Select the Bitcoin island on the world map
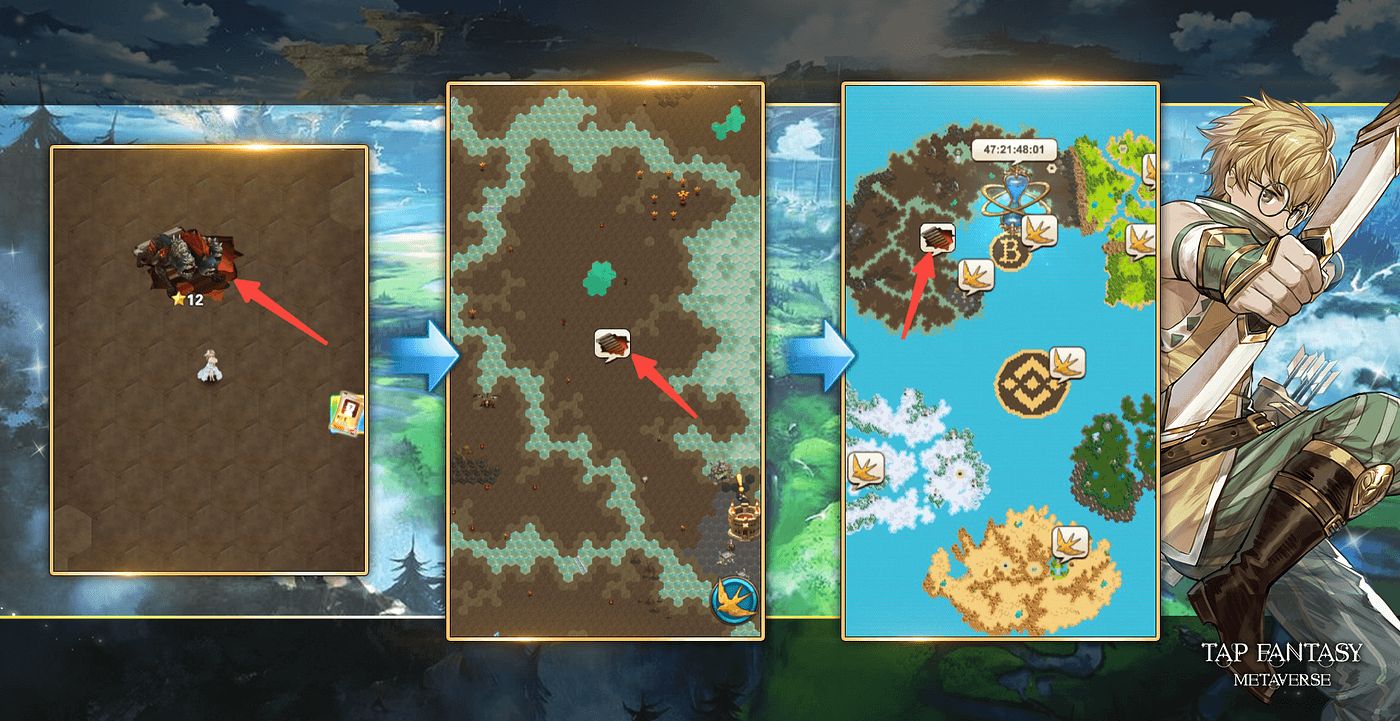This screenshot has height=721, width=1400. 1012,250
